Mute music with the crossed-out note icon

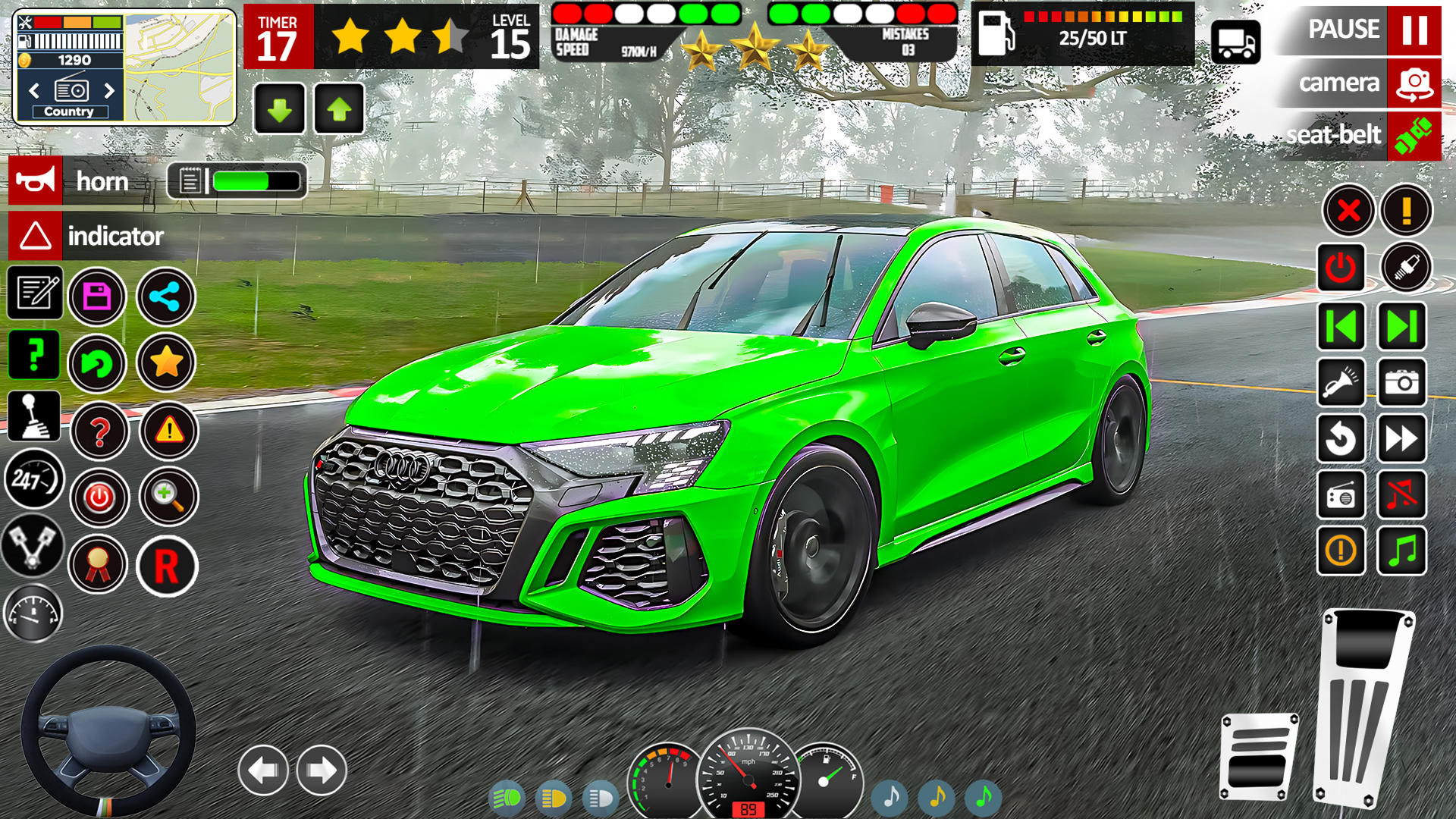1401,495
